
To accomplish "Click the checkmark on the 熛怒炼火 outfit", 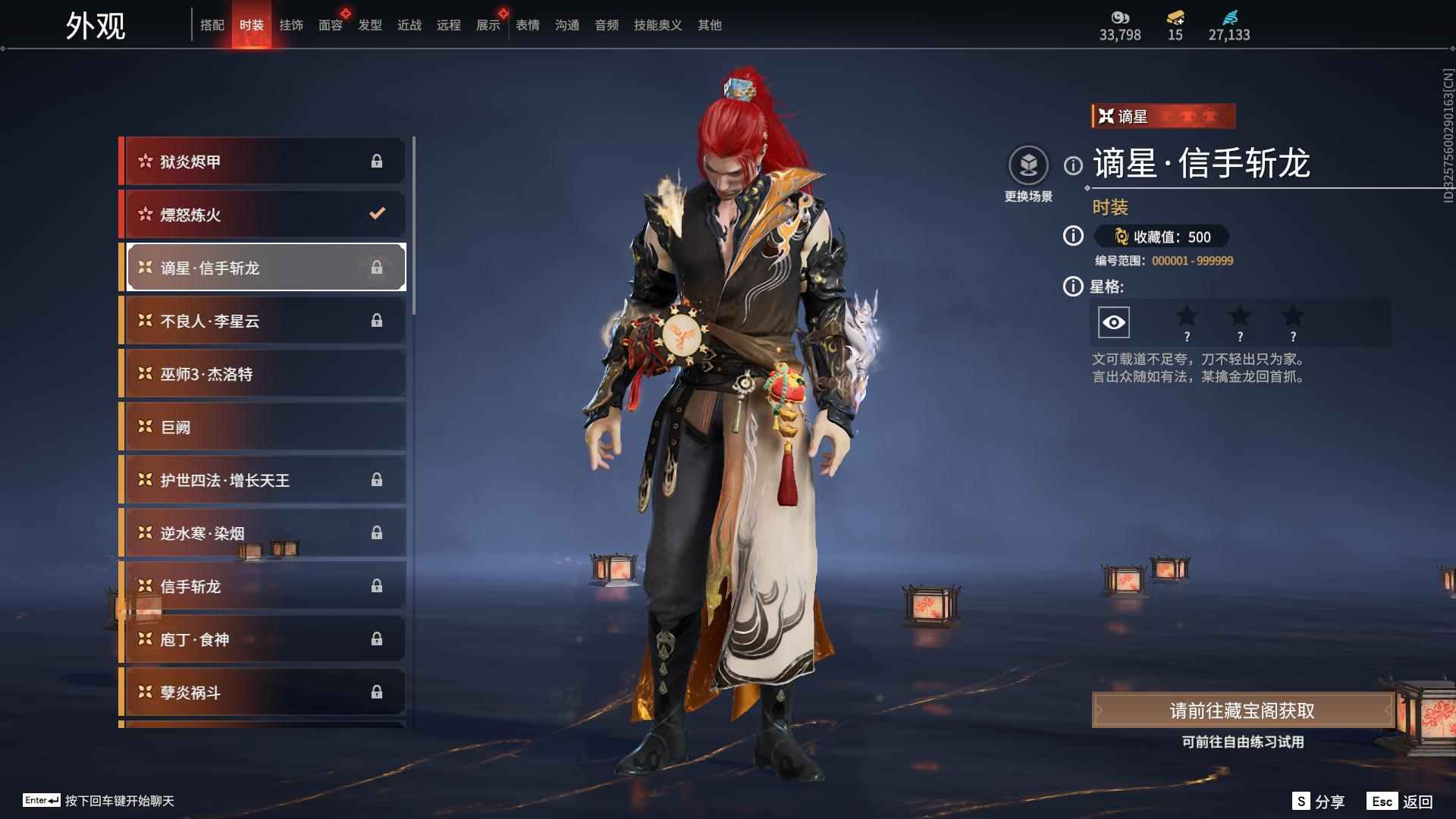I will (x=377, y=214).
